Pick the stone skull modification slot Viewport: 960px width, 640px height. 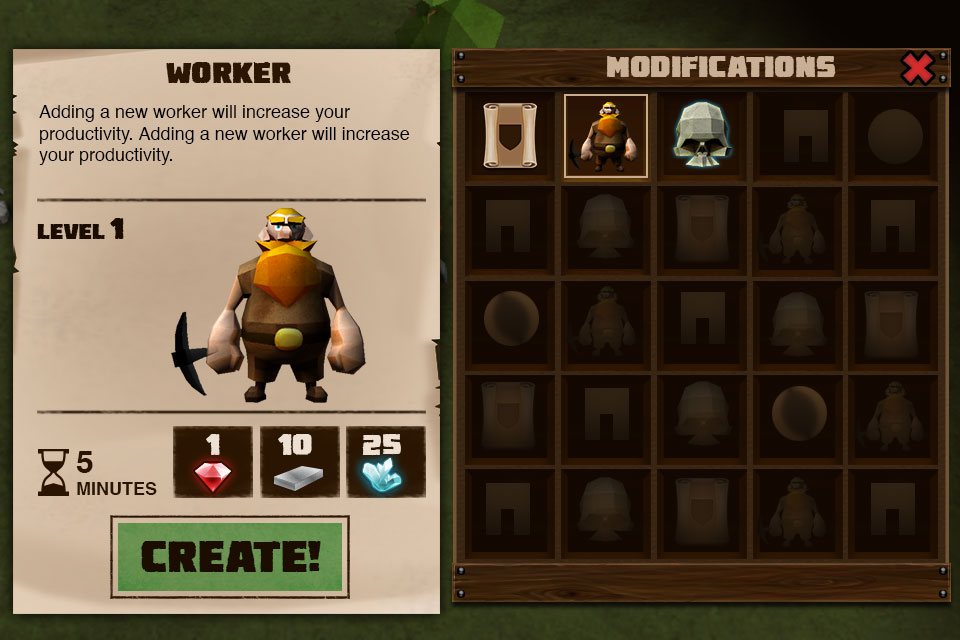pyautogui.click(x=702, y=136)
